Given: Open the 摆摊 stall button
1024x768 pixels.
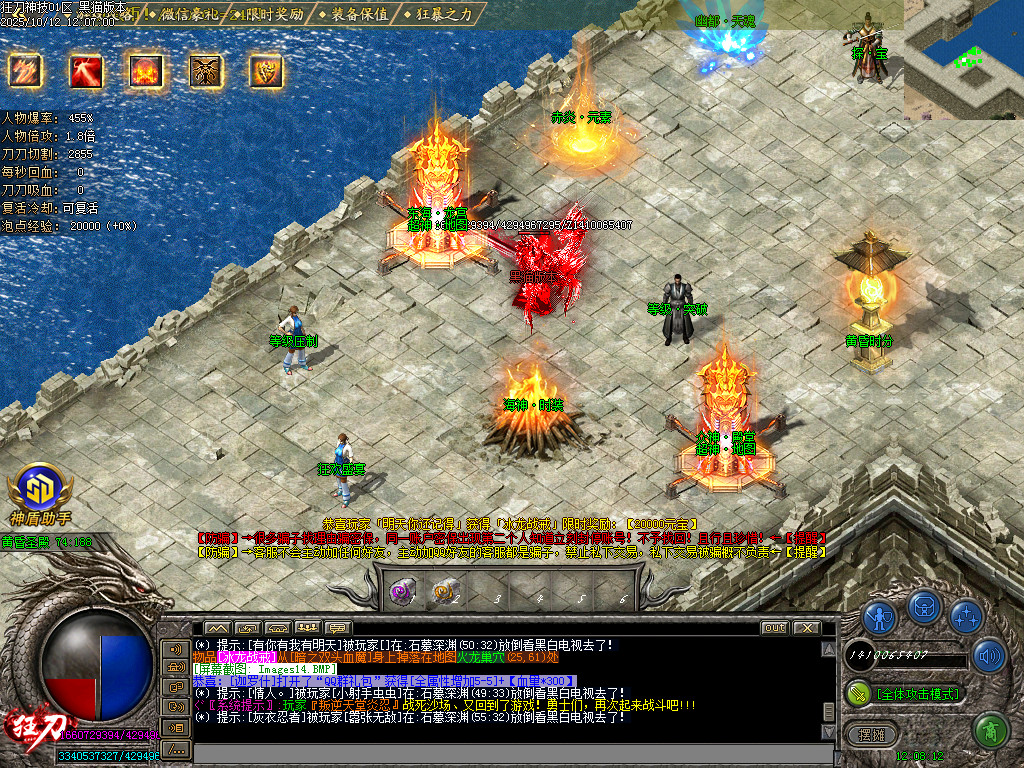Looking at the screenshot, I should click(x=869, y=733).
